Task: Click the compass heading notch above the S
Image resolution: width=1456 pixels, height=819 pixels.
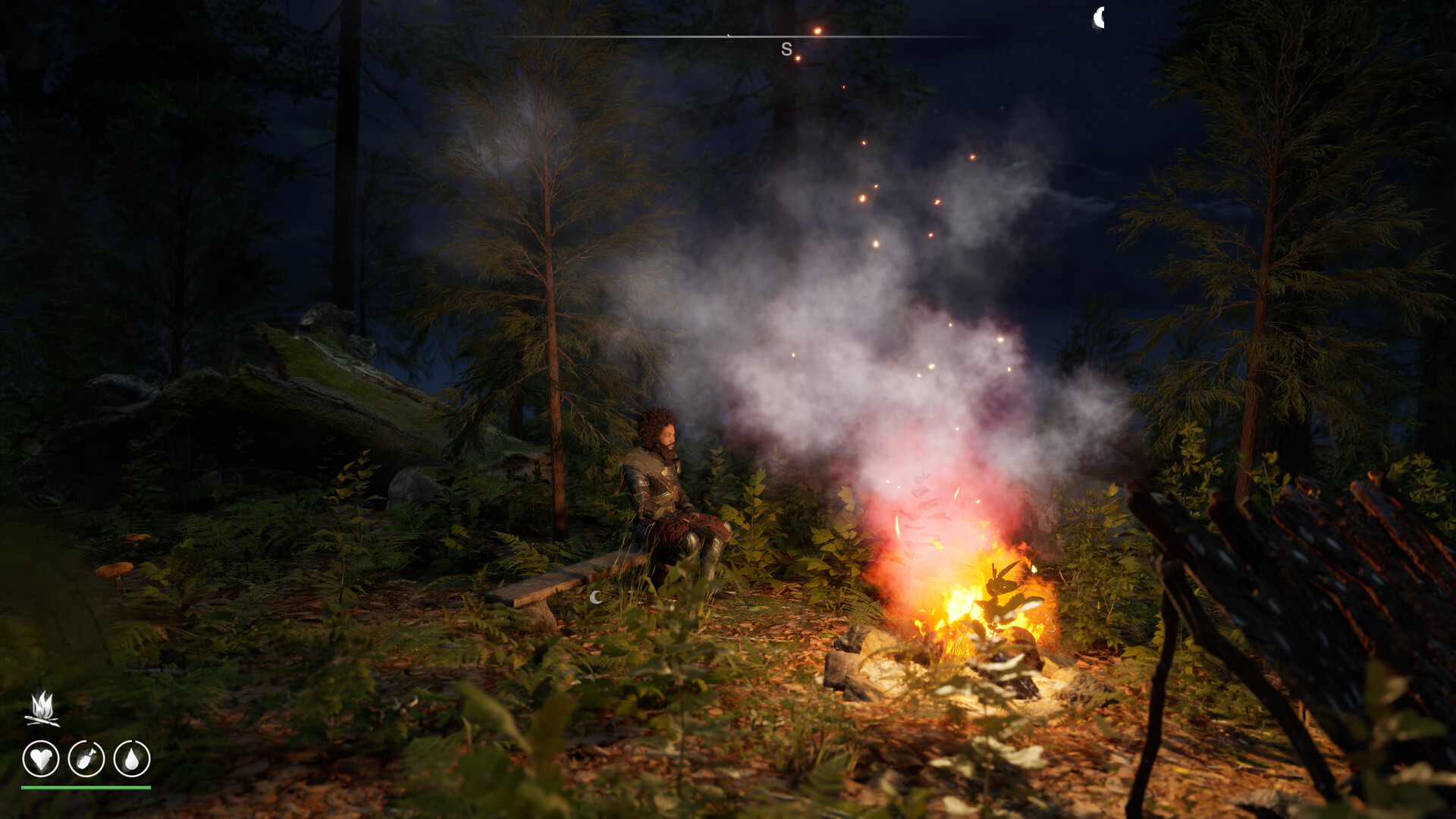Action: [730, 34]
